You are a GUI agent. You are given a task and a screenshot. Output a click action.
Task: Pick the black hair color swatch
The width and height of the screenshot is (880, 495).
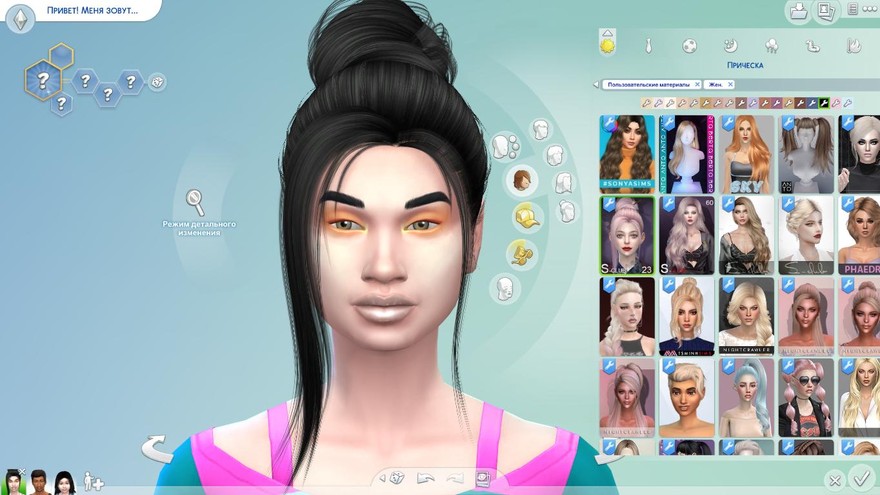825,103
